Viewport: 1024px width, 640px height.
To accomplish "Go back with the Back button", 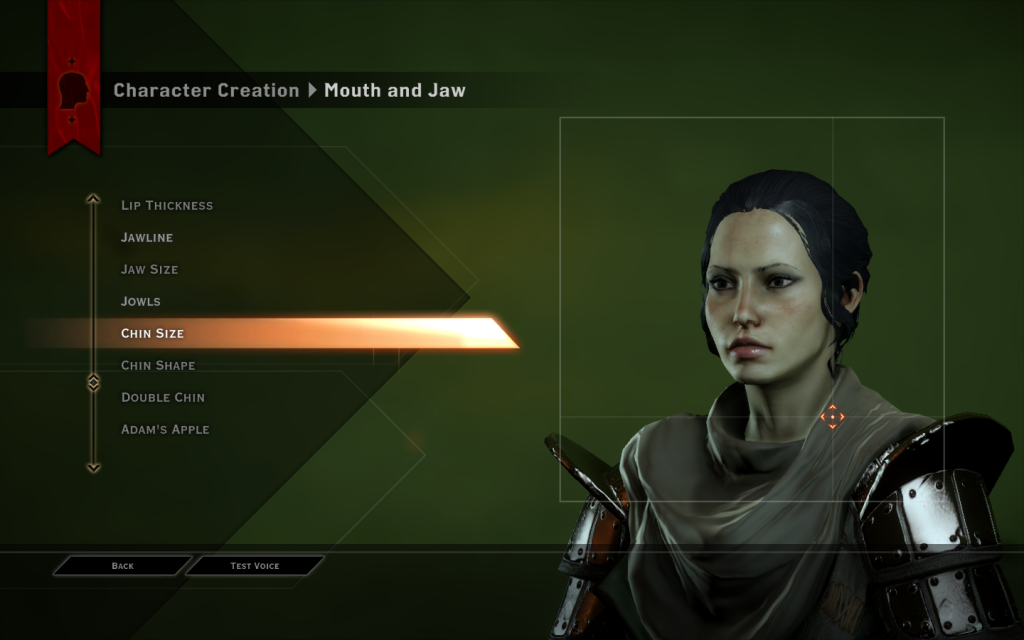I will click(x=122, y=566).
